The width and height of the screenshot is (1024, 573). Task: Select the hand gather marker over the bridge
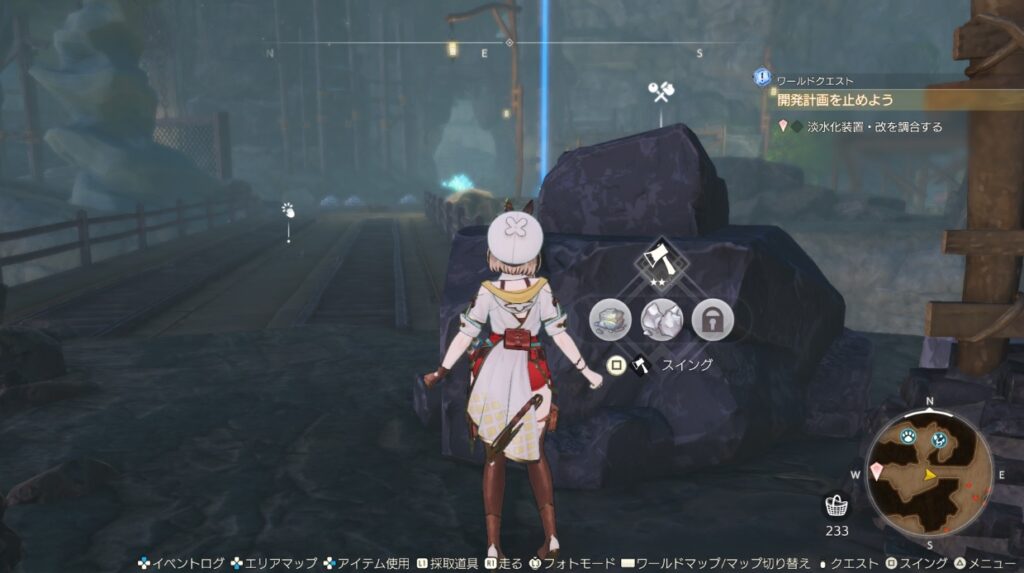[x=288, y=210]
